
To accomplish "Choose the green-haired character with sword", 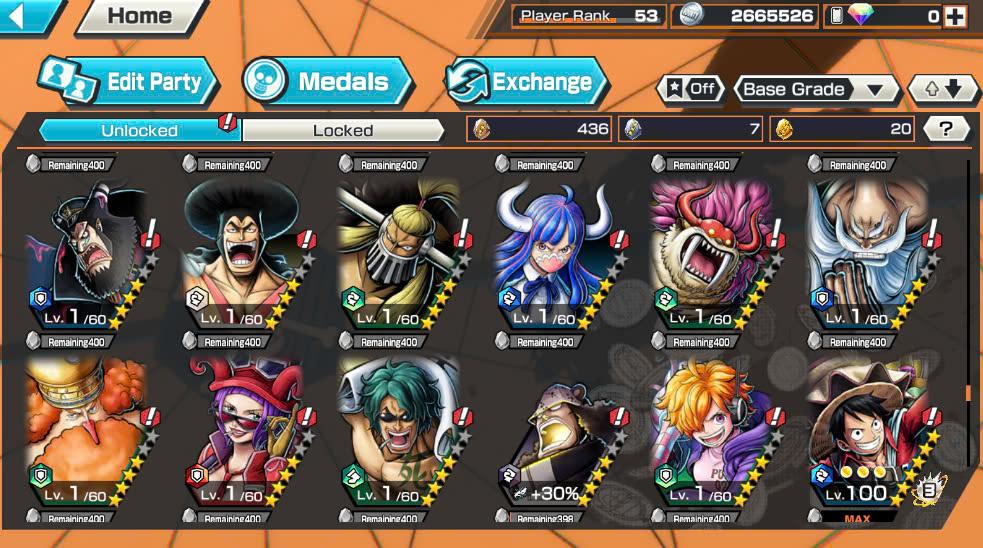I will click(397, 430).
